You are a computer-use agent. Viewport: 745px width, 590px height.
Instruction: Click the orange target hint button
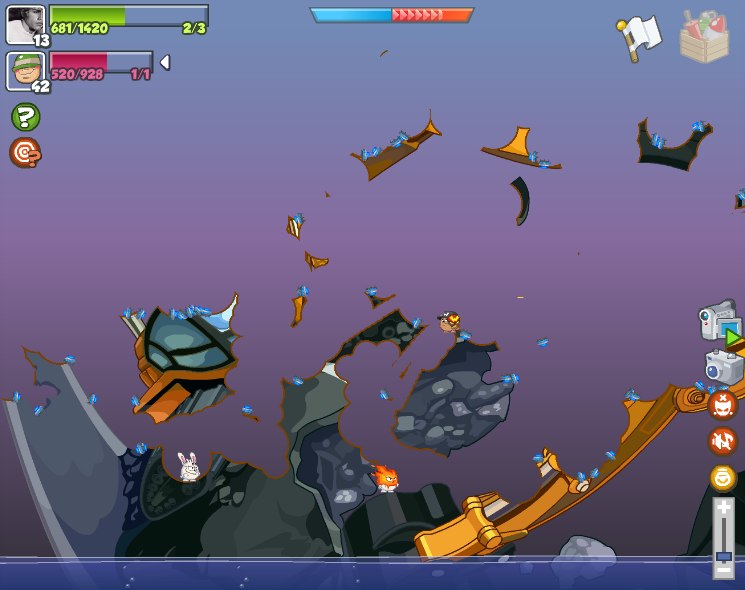tap(25, 152)
